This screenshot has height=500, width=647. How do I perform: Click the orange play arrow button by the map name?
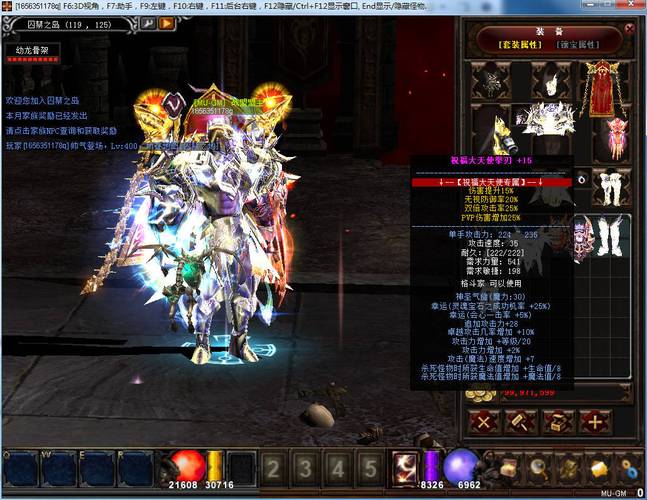point(166,23)
